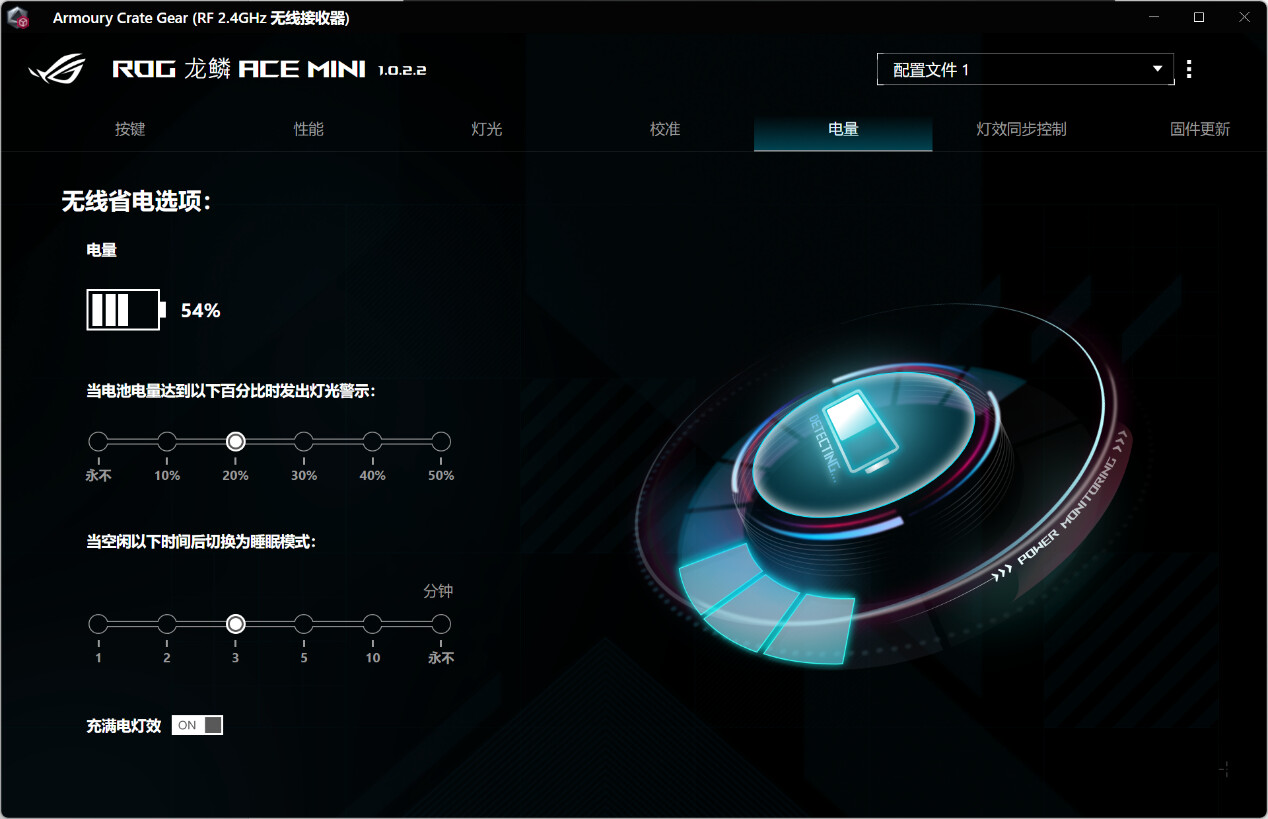Close the Armoury Crate Gear window
The width and height of the screenshot is (1268, 819).
click(1244, 18)
